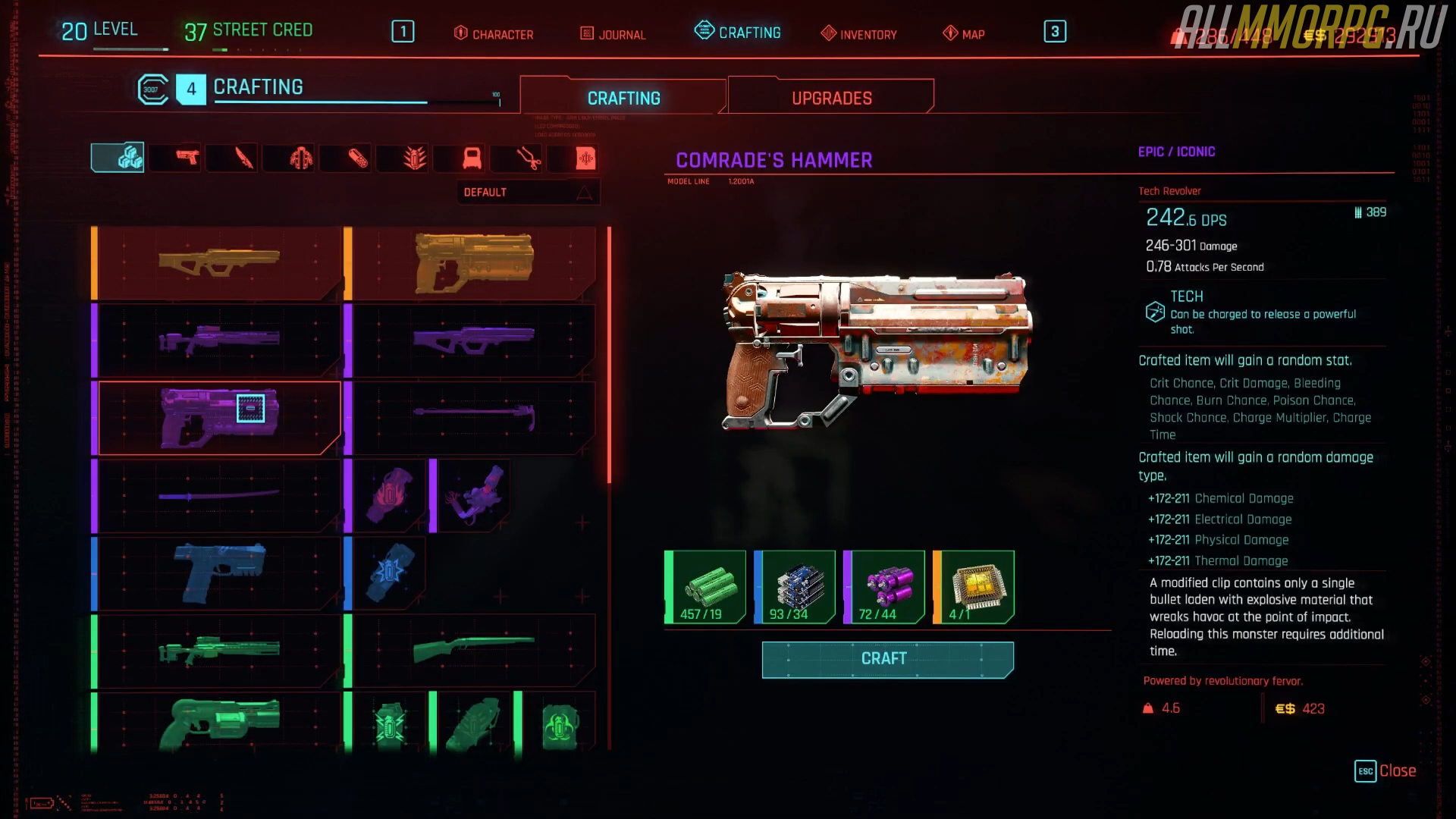Select the purple katana recipe

click(x=220, y=496)
